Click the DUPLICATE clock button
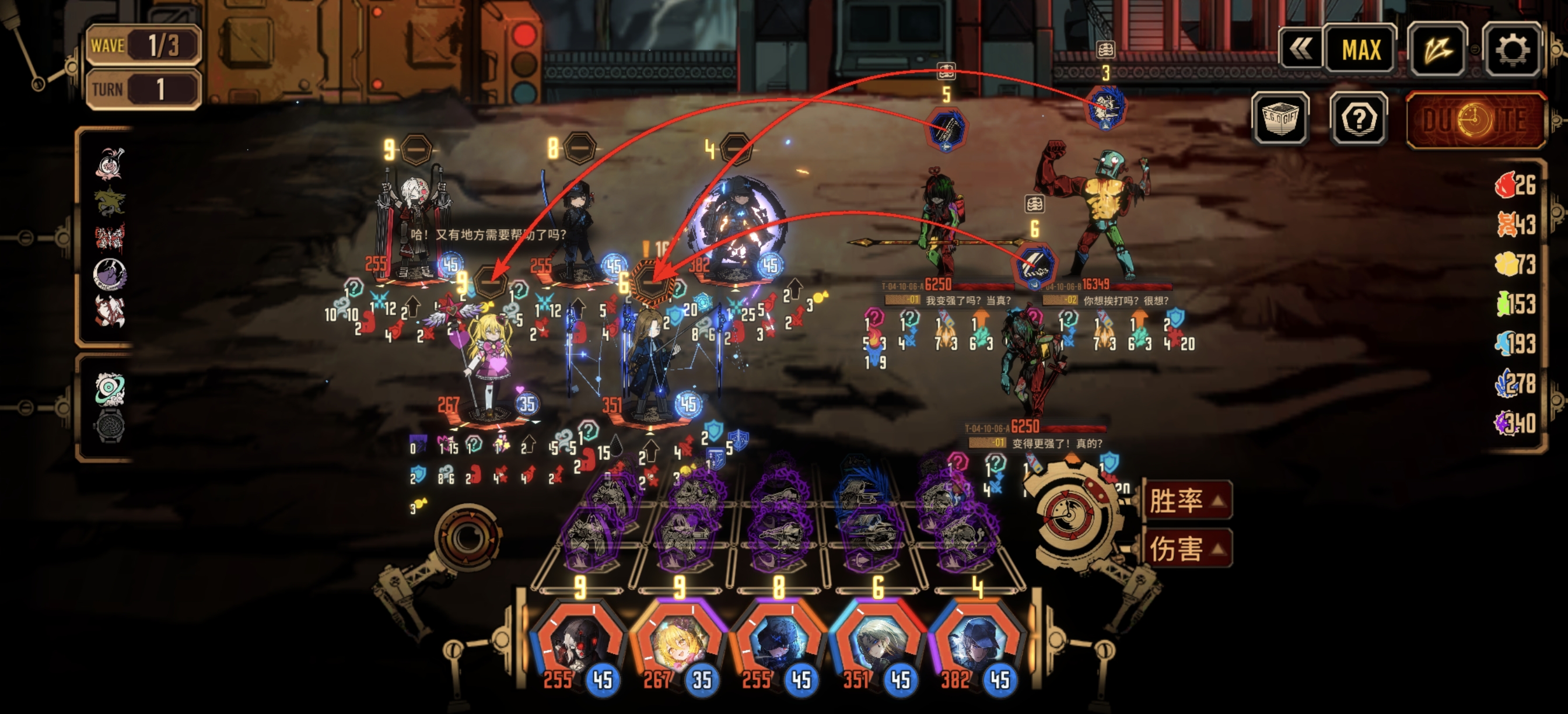The width and height of the screenshot is (1568, 714). (x=1475, y=120)
